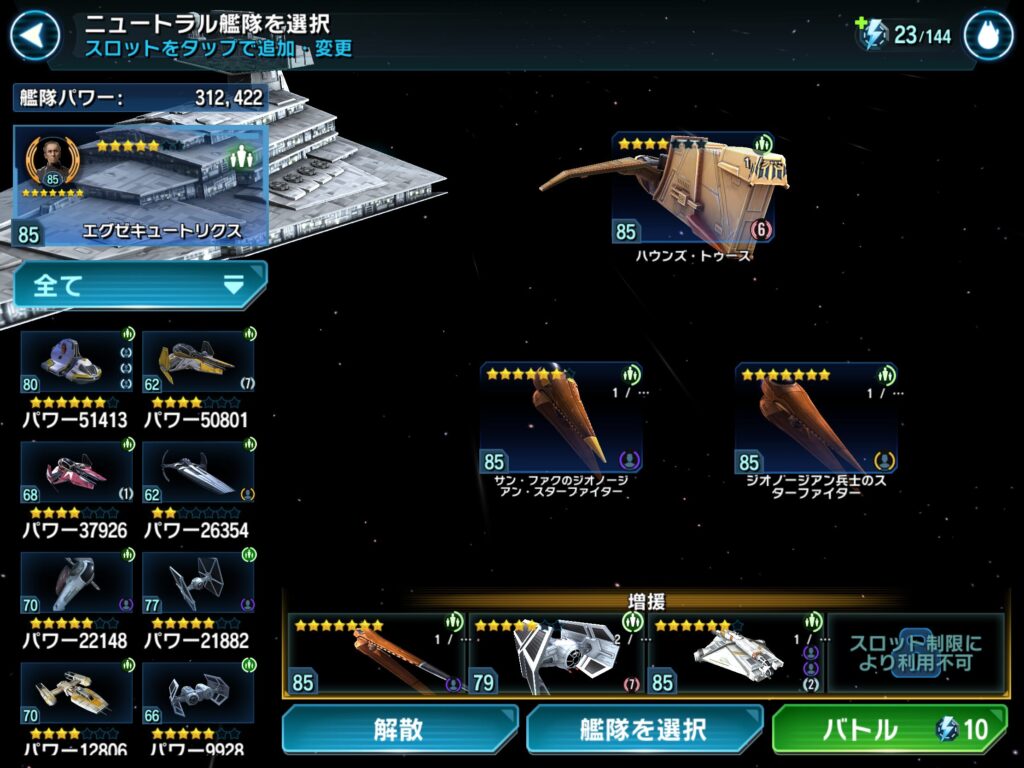Viewport: 1024px width, 768px height.
Task: Go back with the arrow button
Action: [x=34, y=36]
